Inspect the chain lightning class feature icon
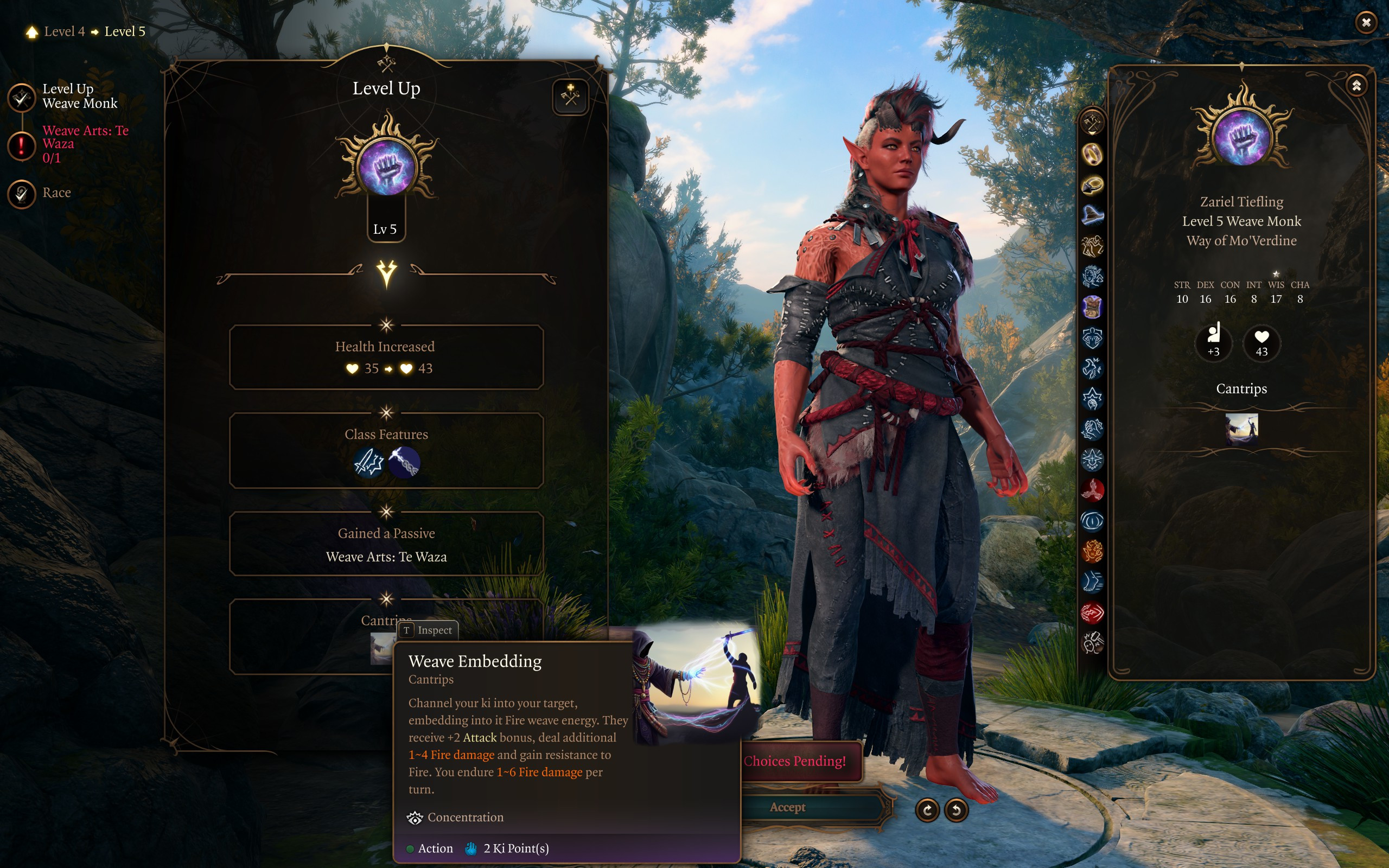Viewport: 1389px width, 868px height. click(405, 462)
